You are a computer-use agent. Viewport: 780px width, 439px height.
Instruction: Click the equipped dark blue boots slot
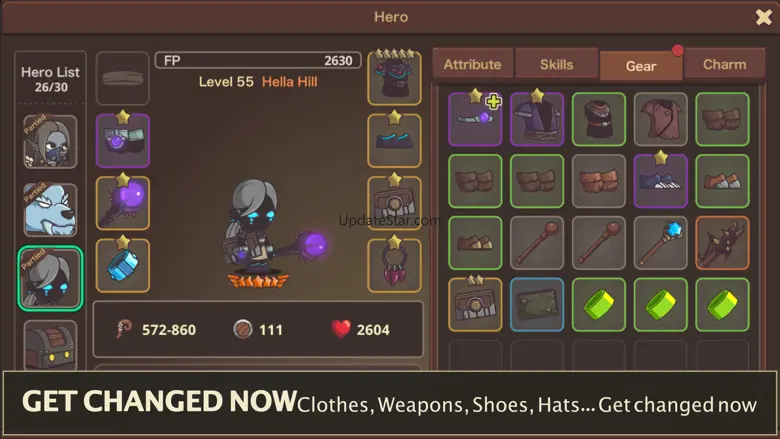394,141
